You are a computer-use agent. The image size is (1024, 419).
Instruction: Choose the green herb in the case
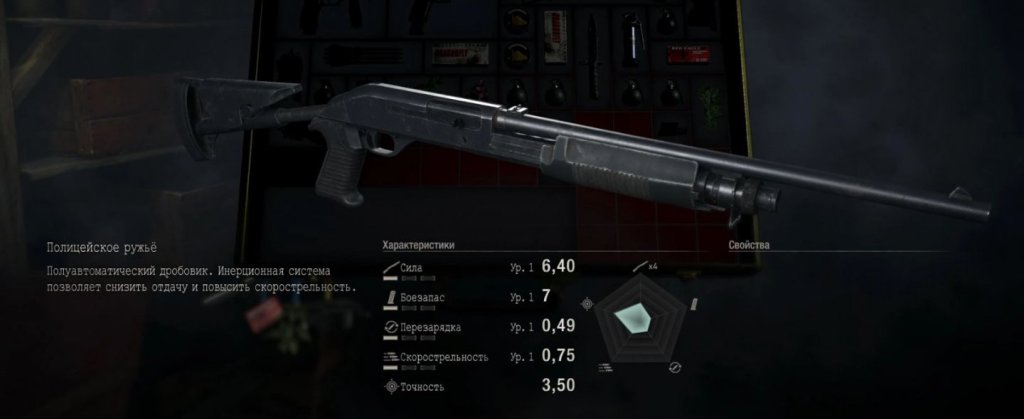pyautogui.click(x=709, y=102)
